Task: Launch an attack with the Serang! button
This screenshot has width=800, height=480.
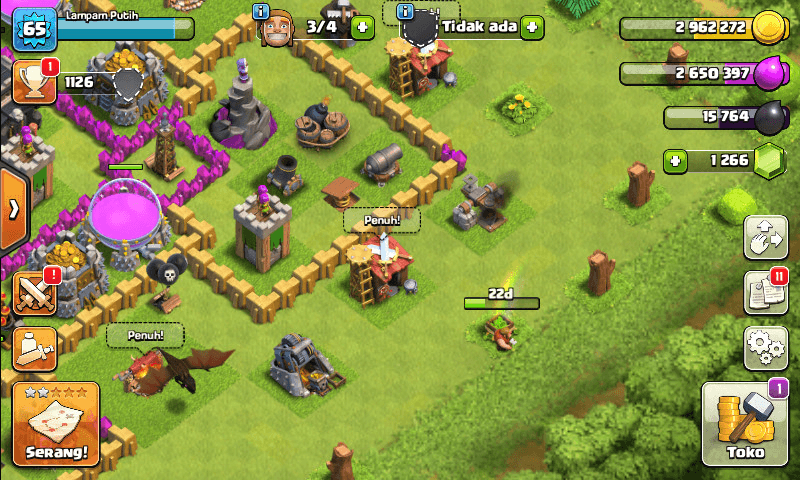Action: [56, 425]
